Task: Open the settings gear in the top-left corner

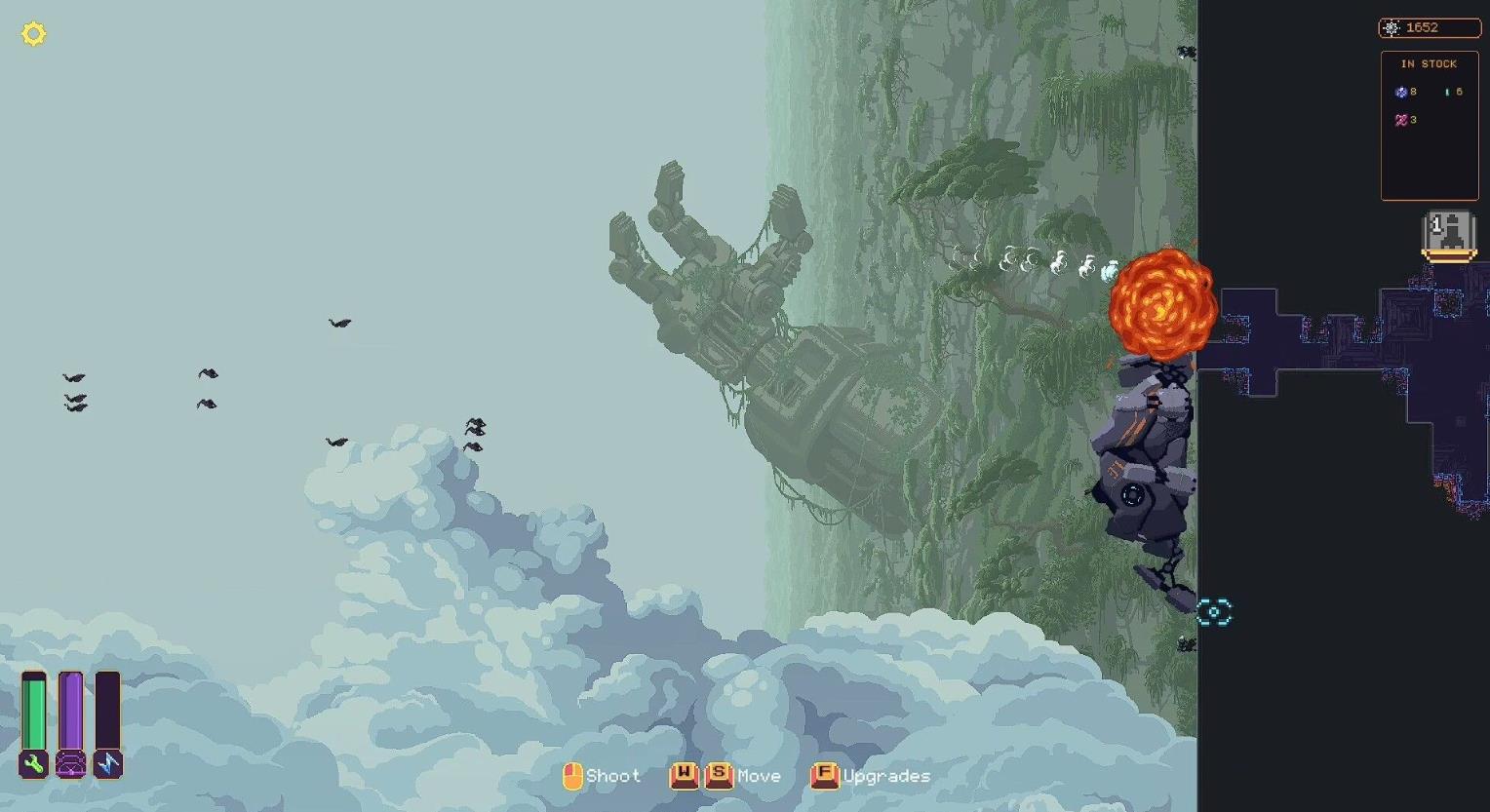Action: coord(35,33)
